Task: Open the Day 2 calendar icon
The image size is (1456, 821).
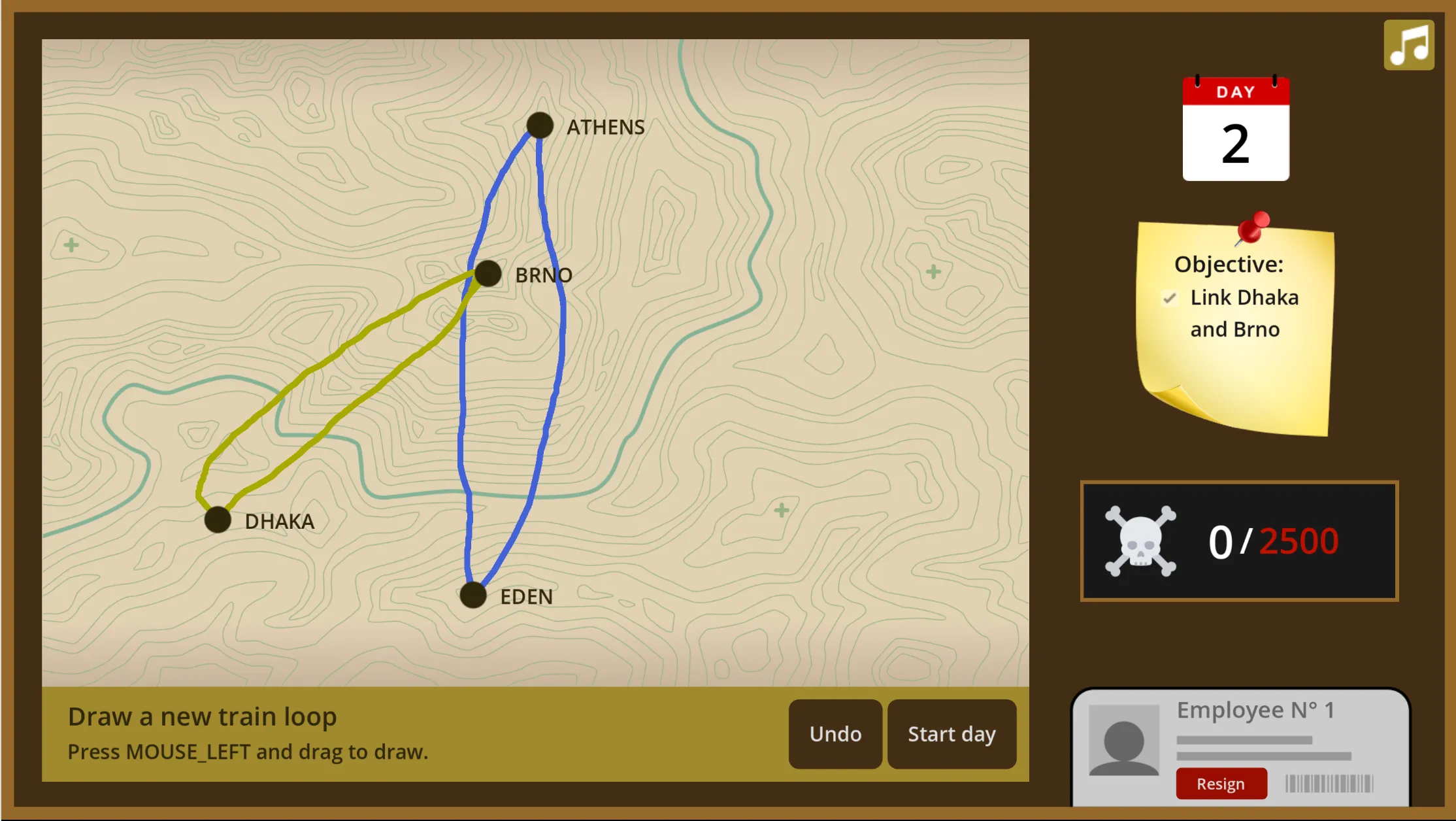Action: click(x=1235, y=129)
